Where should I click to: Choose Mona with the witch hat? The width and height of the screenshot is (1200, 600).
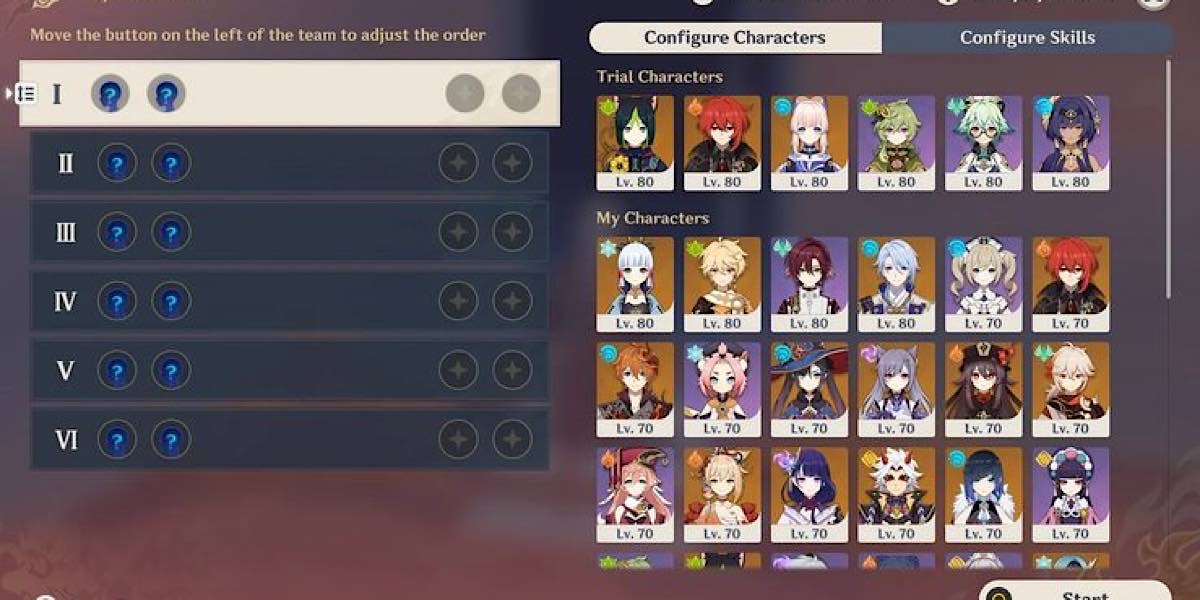pos(809,389)
